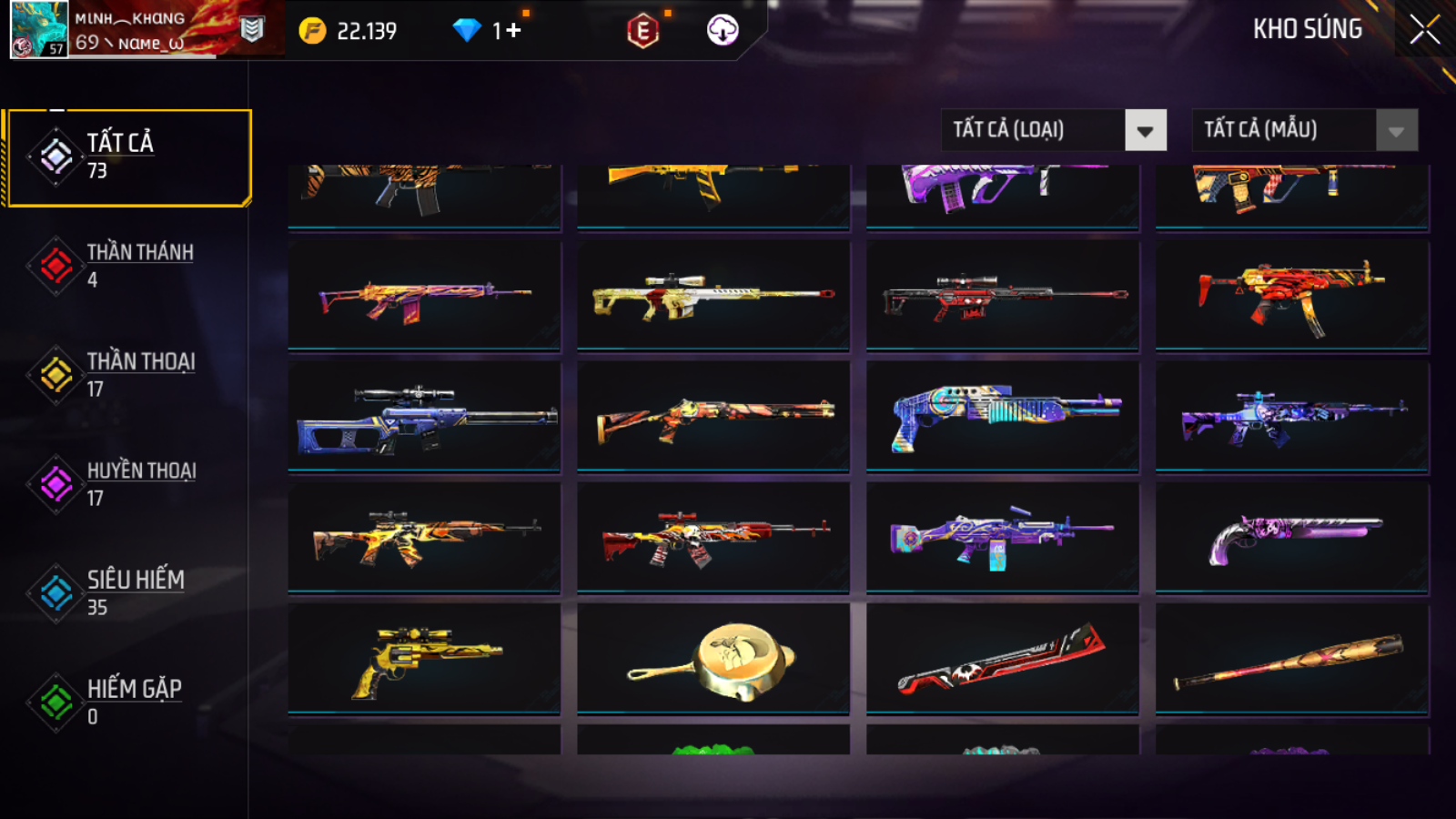Image resolution: width=1456 pixels, height=819 pixels.
Task: Tap the gold coin balance icon
Action: coord(312,31)
